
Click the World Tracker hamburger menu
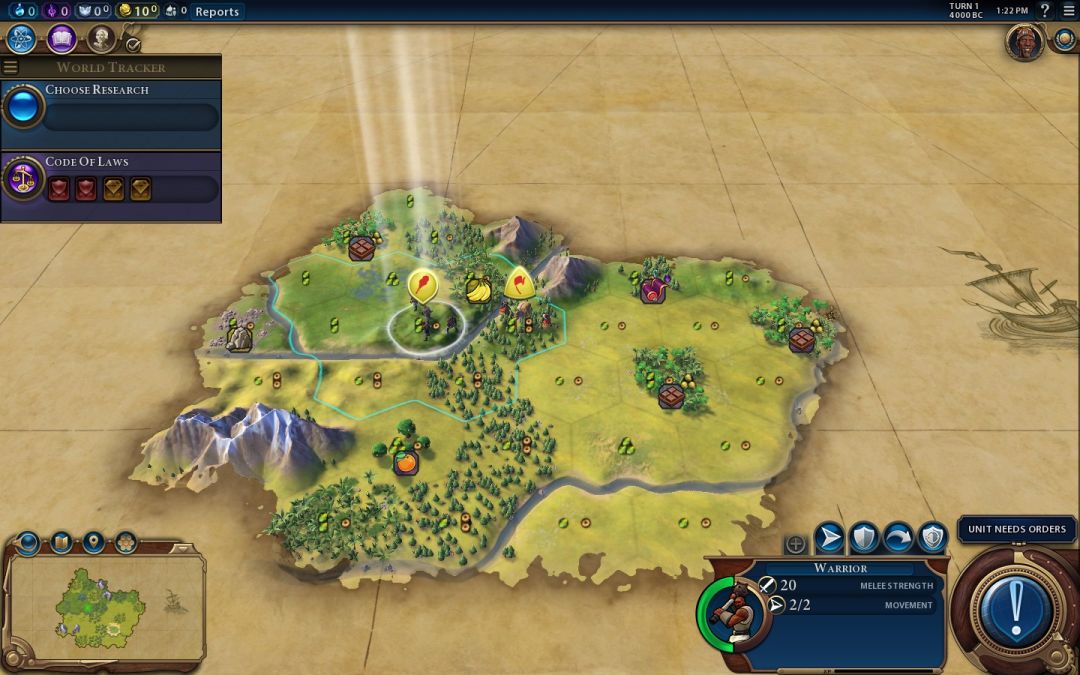[11, 67]
